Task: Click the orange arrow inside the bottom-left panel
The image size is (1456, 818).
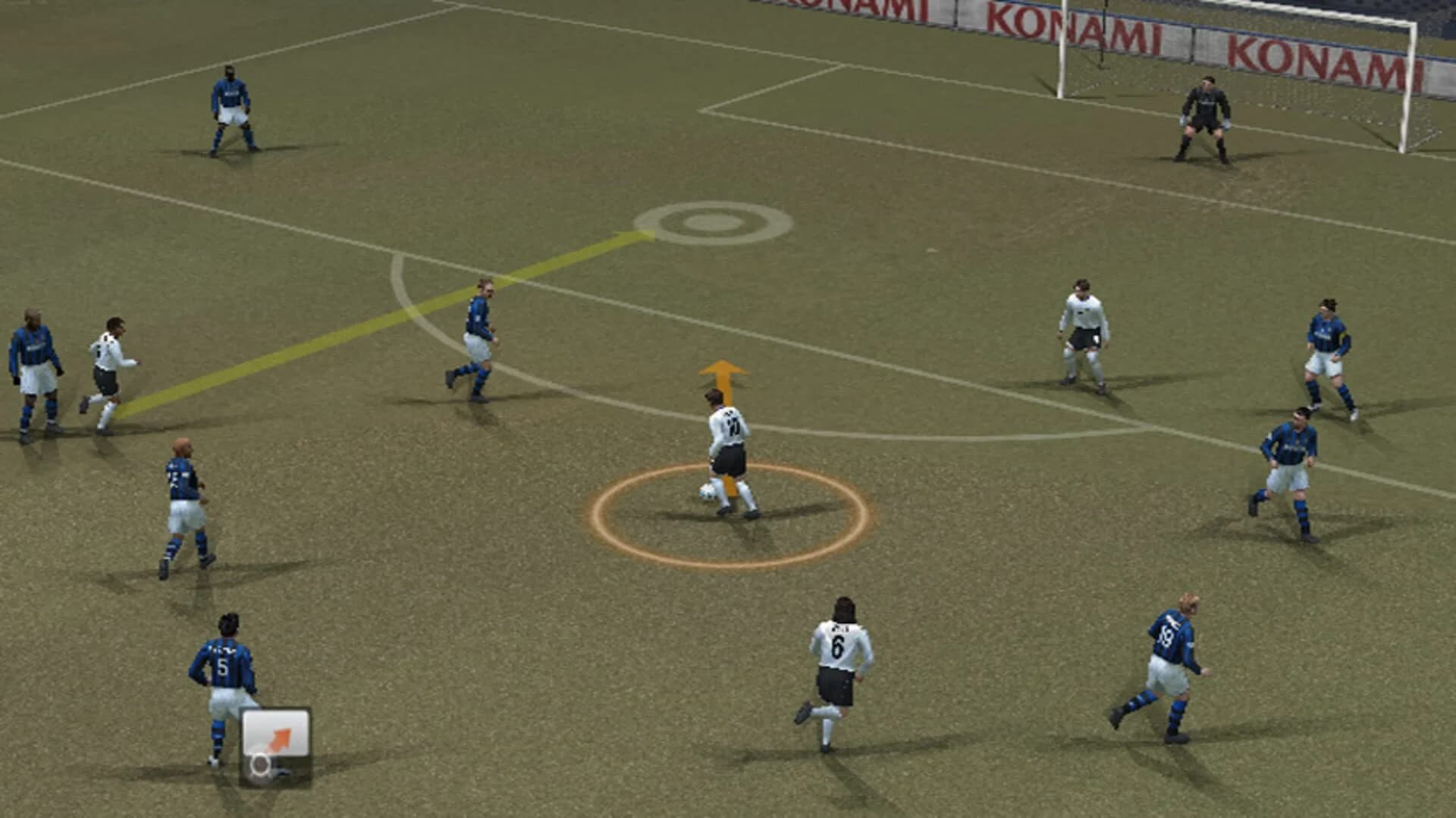Action: coord(281,735)
